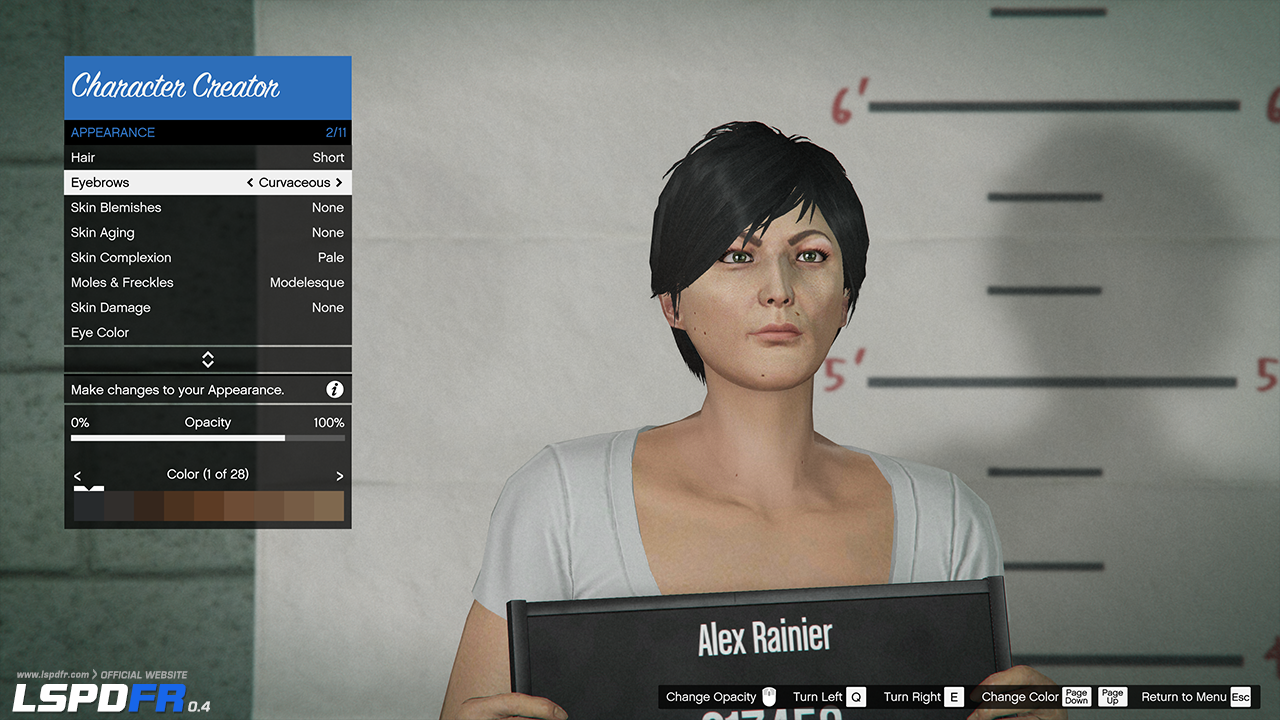This screenshot has width=1280, height=720.
Task: Pick the selected black color swatch
Action: 89,506
